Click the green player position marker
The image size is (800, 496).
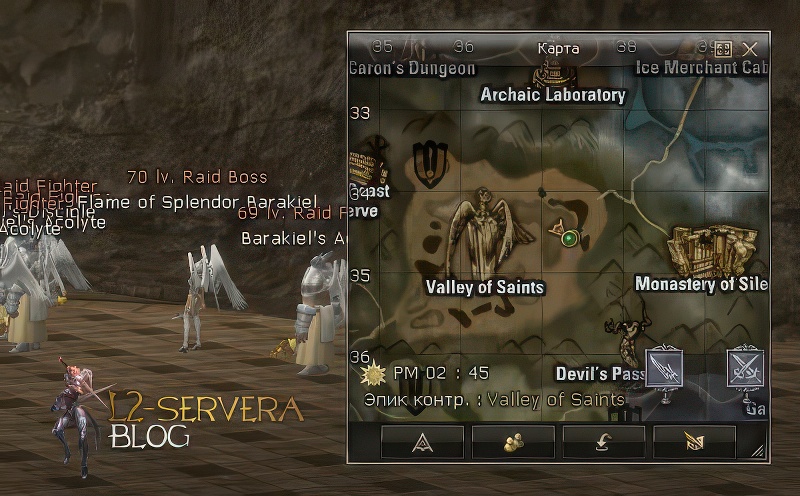pyautogui.click(x=570, y=237)
